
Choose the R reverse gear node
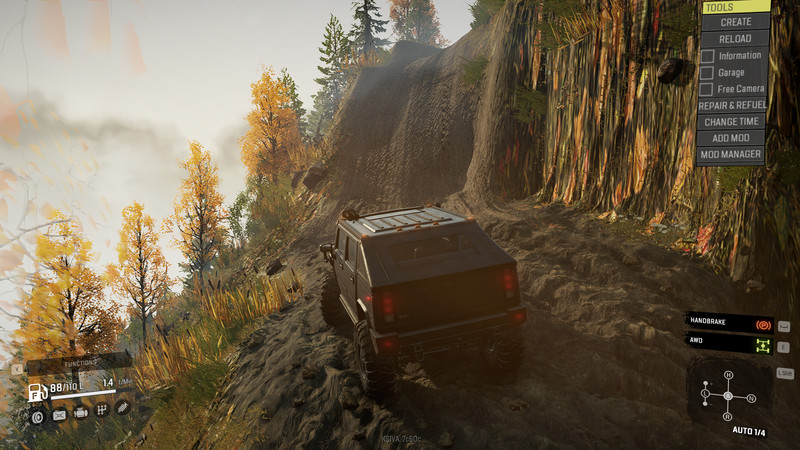click(x=728, y=416)
